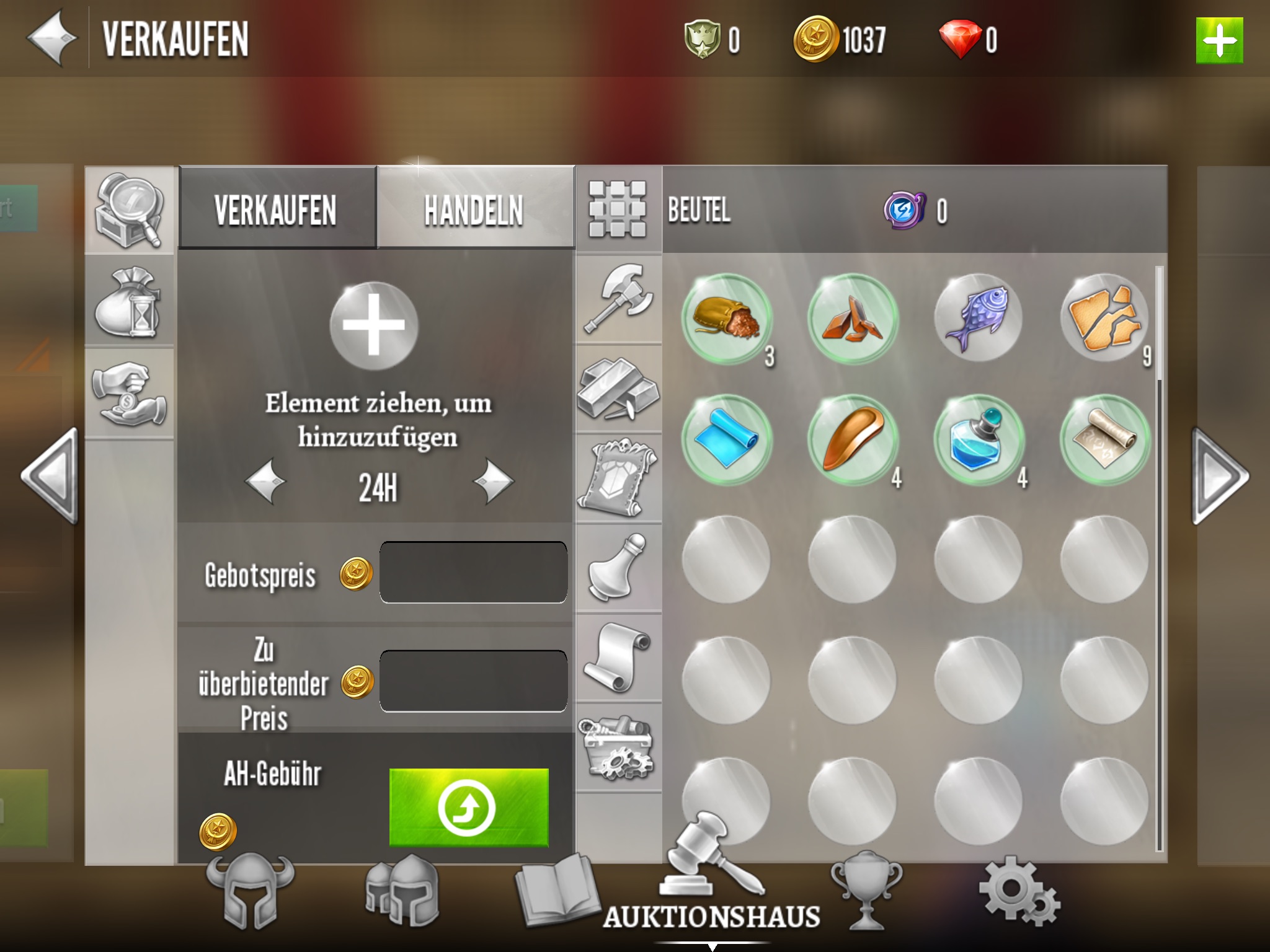Confirm listing with the green arrow button
Screen dimensions: 1270x952
468,807
